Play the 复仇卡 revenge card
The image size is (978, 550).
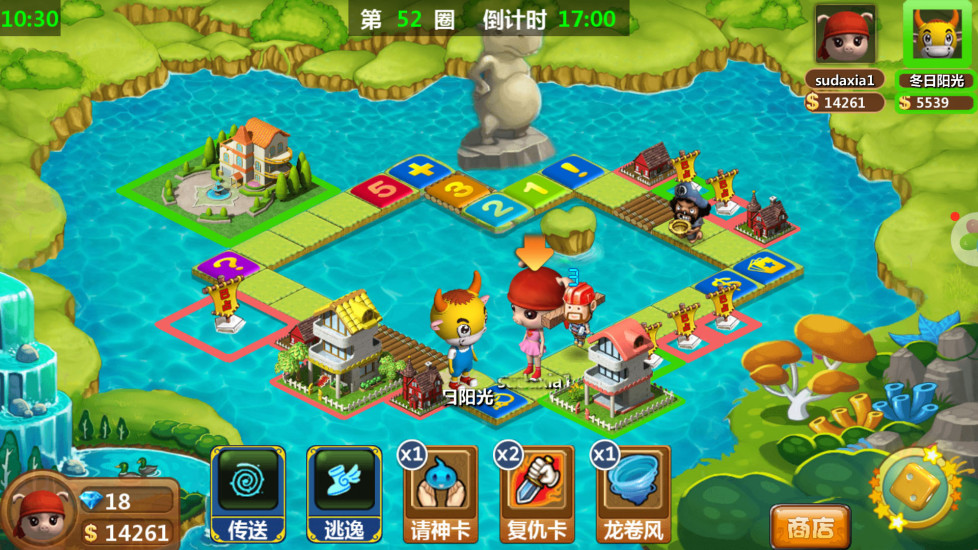(536, 494)
